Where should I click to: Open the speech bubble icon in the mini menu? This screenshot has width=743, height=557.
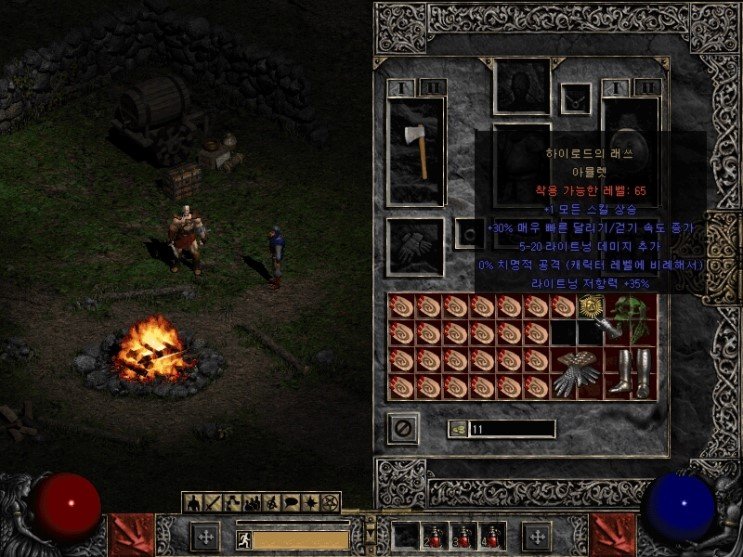pos(290,501)
